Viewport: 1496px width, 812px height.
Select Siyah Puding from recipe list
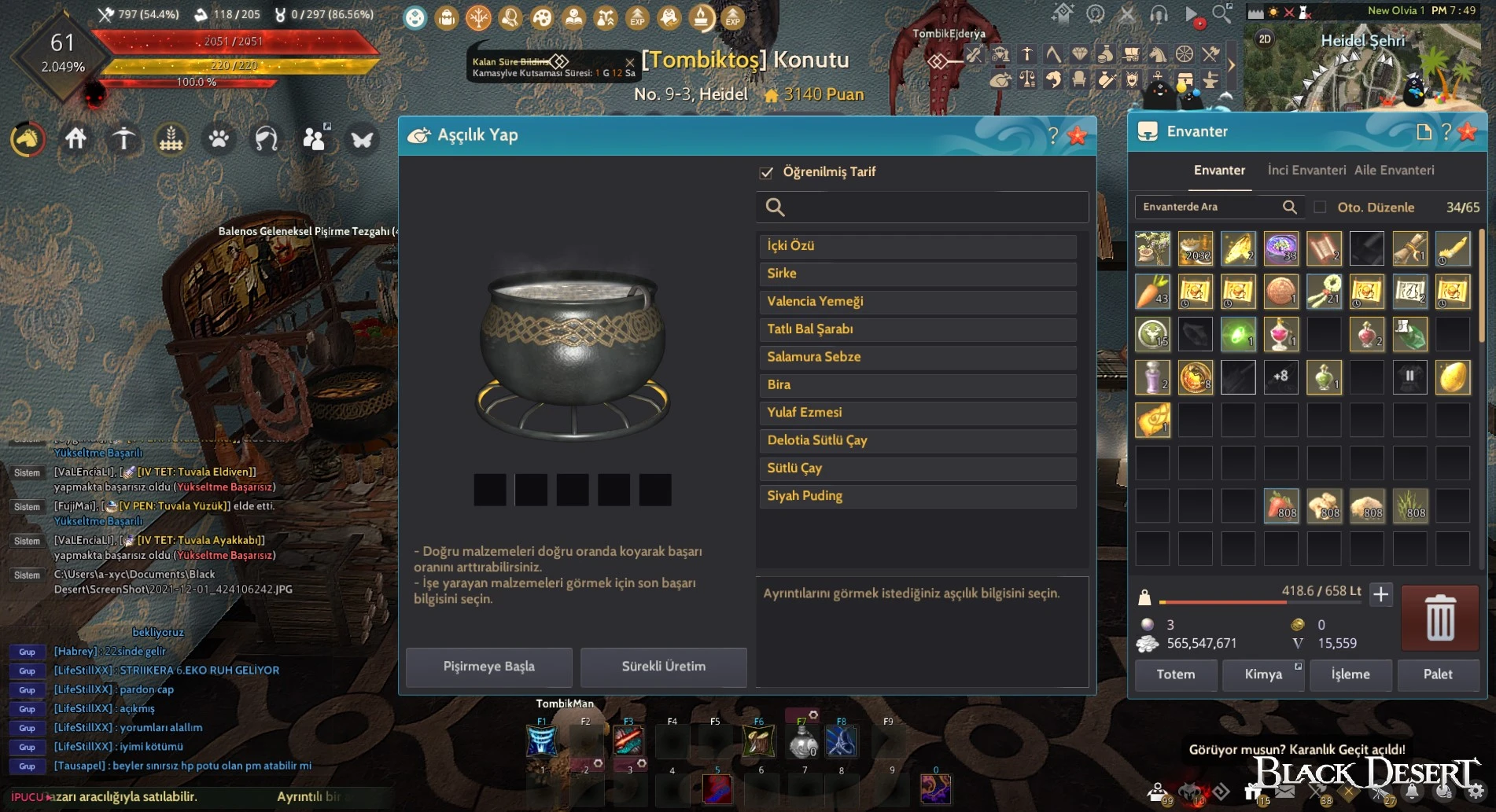point(917,496)
